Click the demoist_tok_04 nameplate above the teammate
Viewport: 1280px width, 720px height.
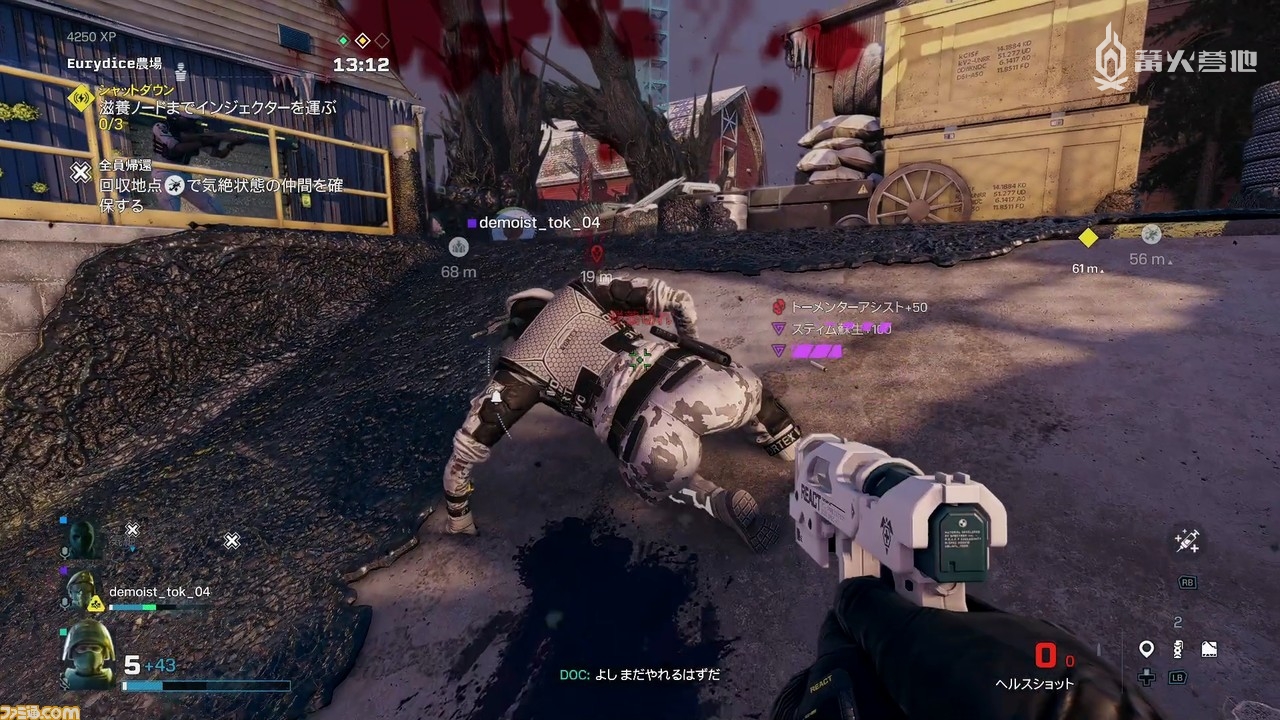pyautogui.click(x=537, y=223)
